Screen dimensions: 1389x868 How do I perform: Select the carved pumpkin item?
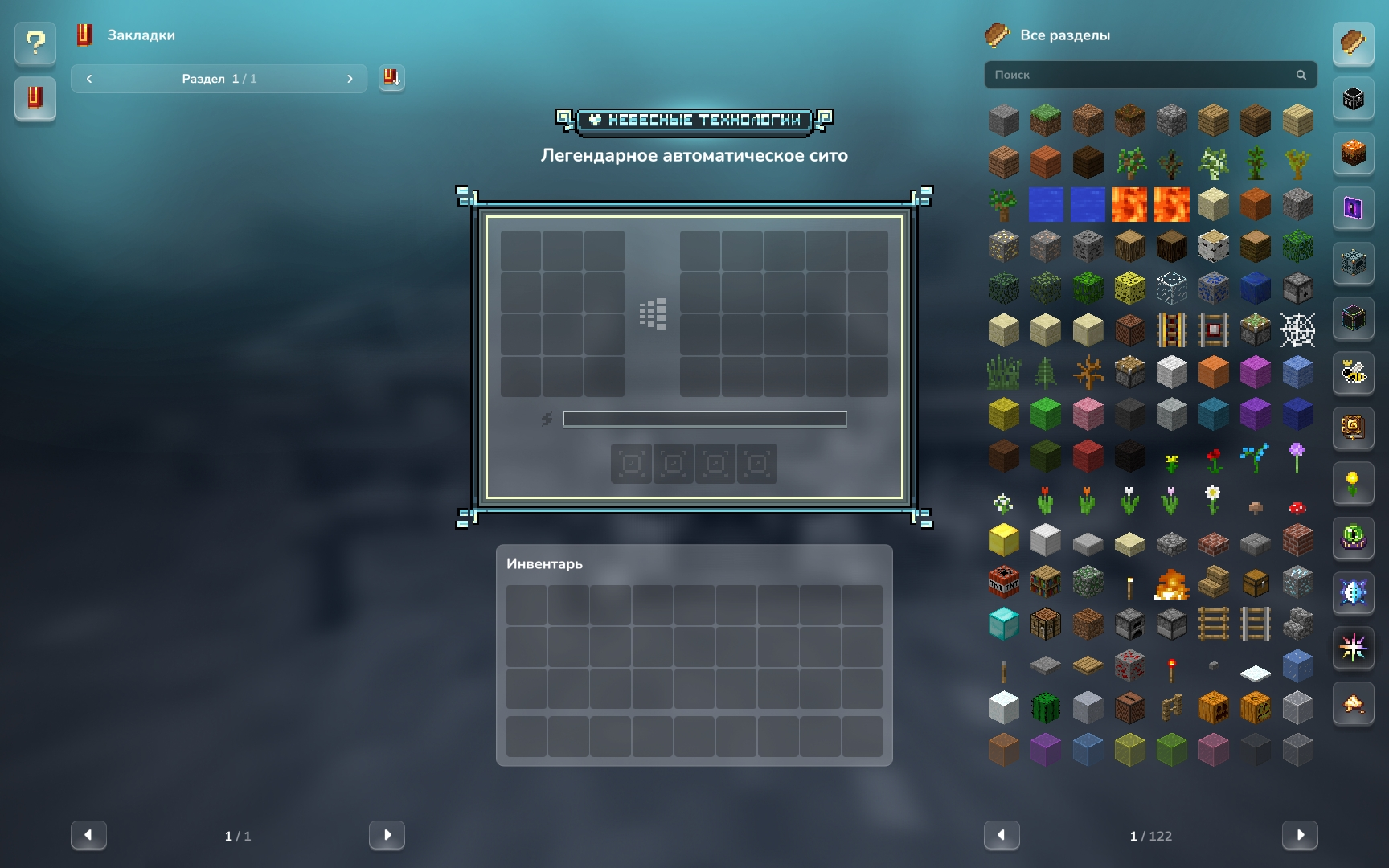click(1213, 708)
